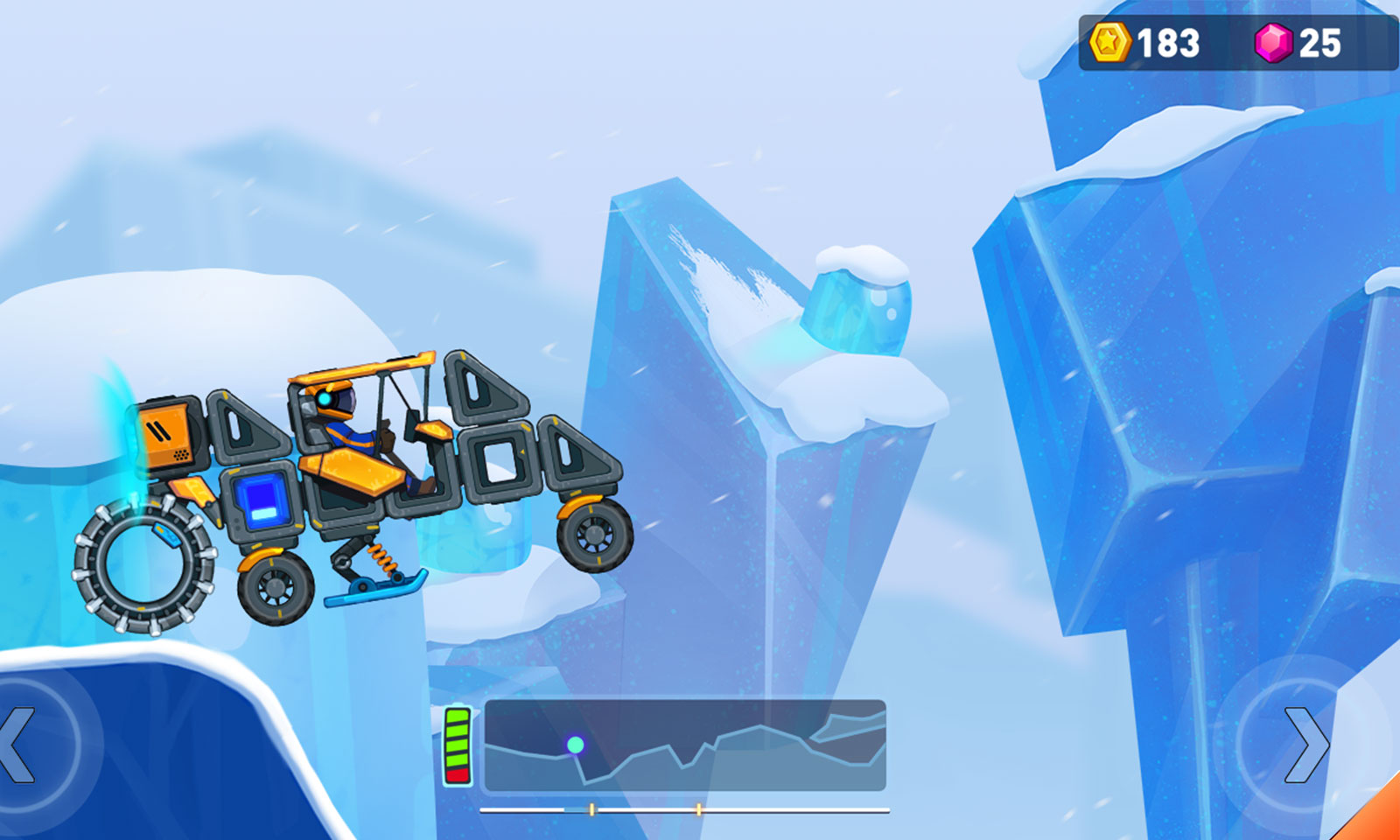Viewport: 1400px width, 840px height.
Task: Click the terrain minimap panel
Action: 685,745
